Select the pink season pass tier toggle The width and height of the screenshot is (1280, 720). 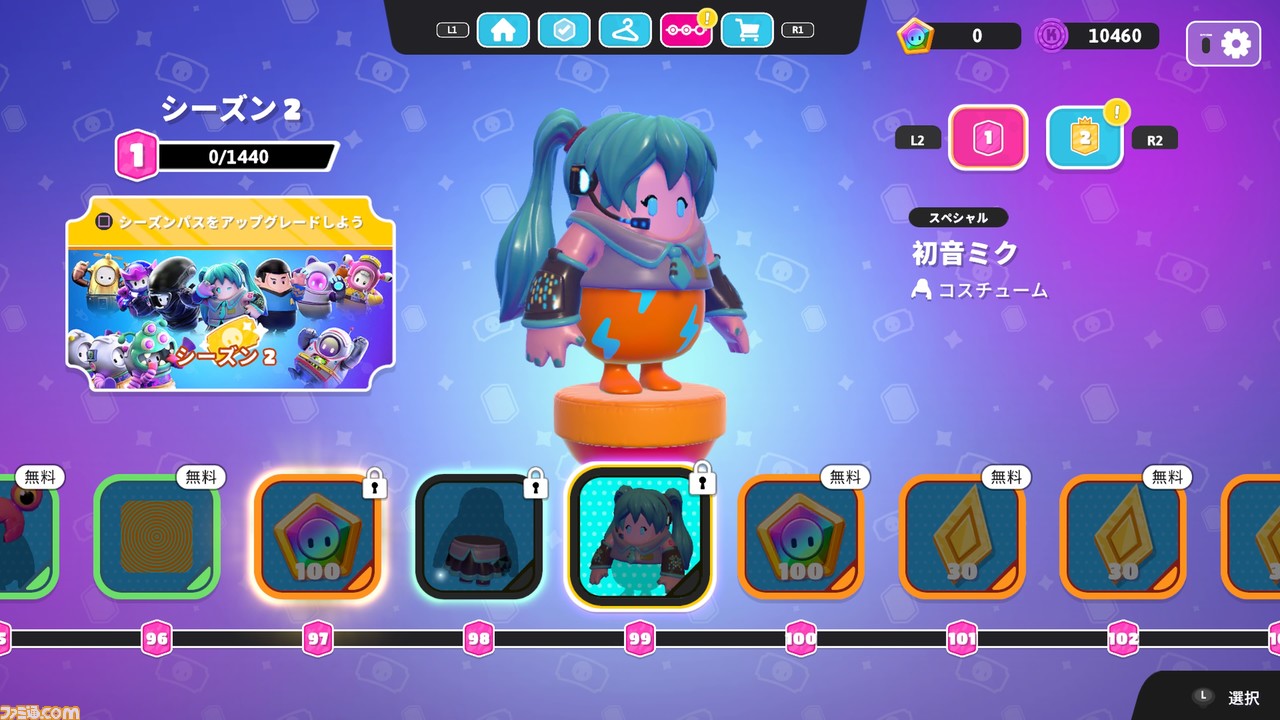989,138
